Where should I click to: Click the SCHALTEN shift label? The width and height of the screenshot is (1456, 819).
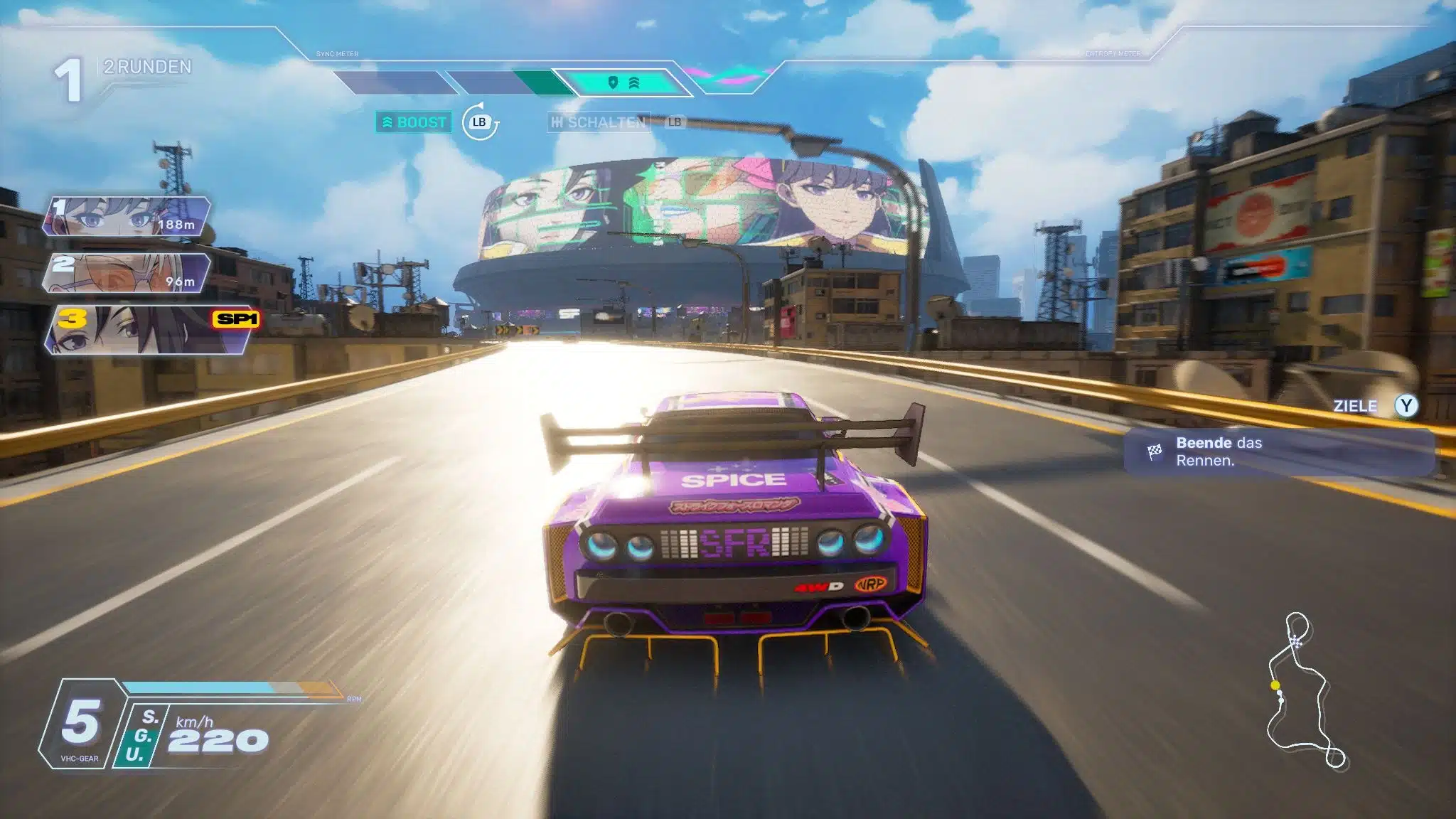[x=599, y=122]
